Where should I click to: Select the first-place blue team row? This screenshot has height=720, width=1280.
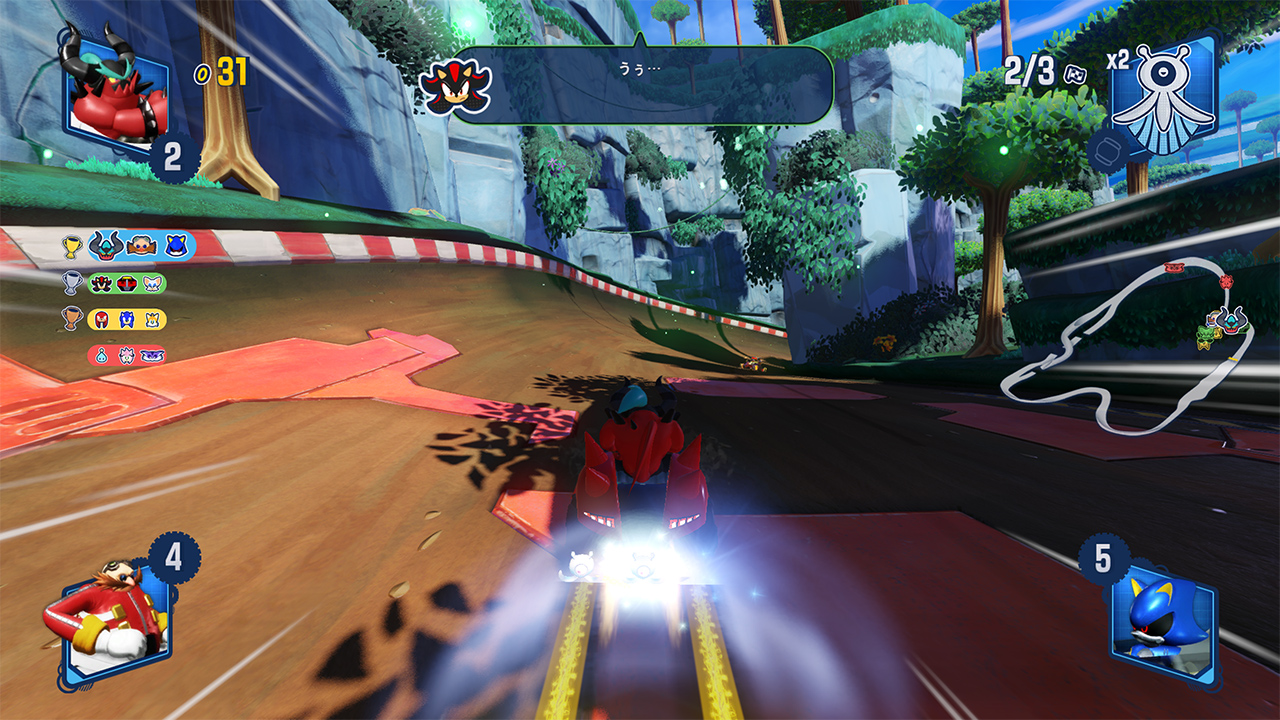point(140,245)
